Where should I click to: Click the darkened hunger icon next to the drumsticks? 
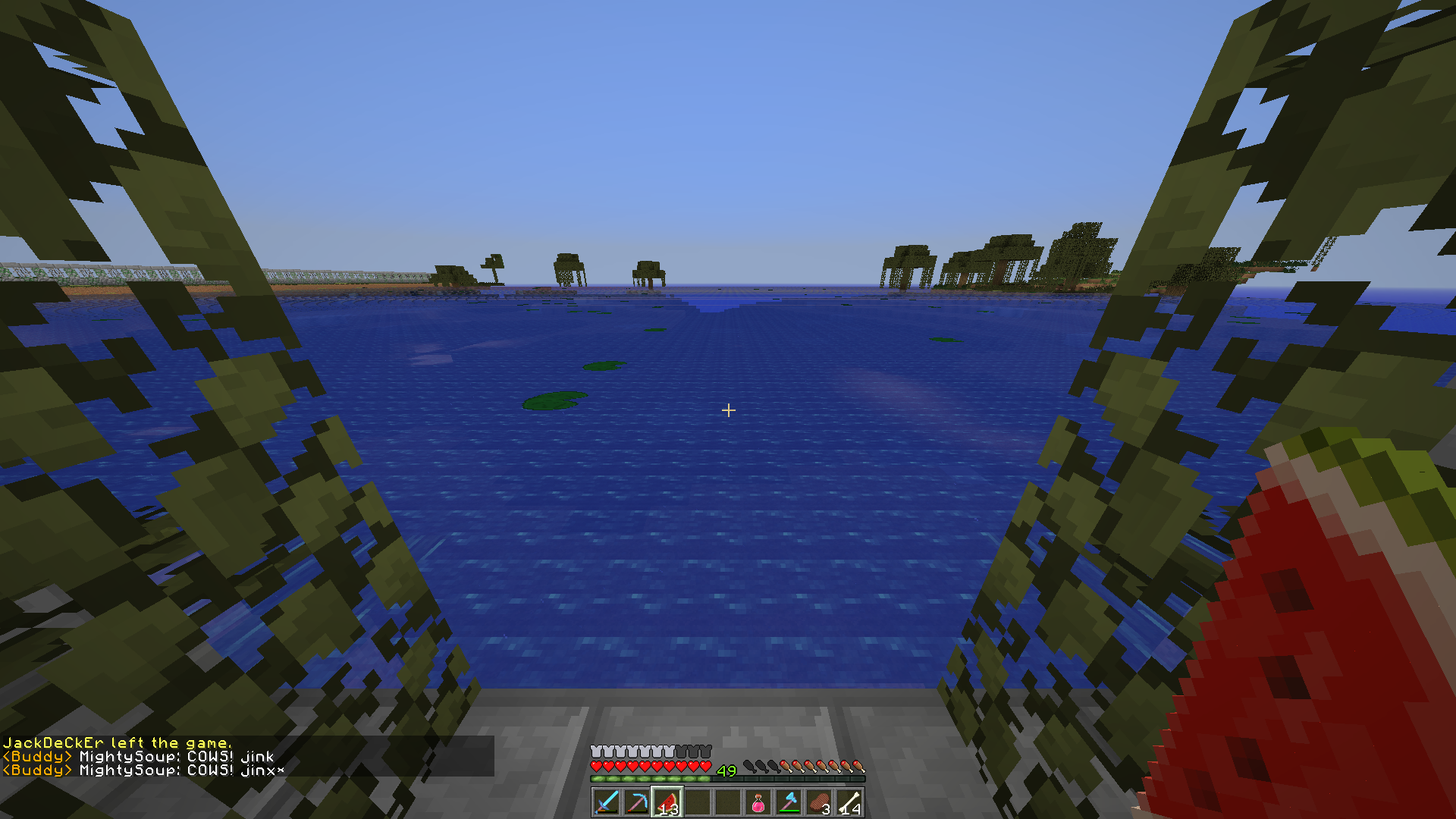(773, 767)
